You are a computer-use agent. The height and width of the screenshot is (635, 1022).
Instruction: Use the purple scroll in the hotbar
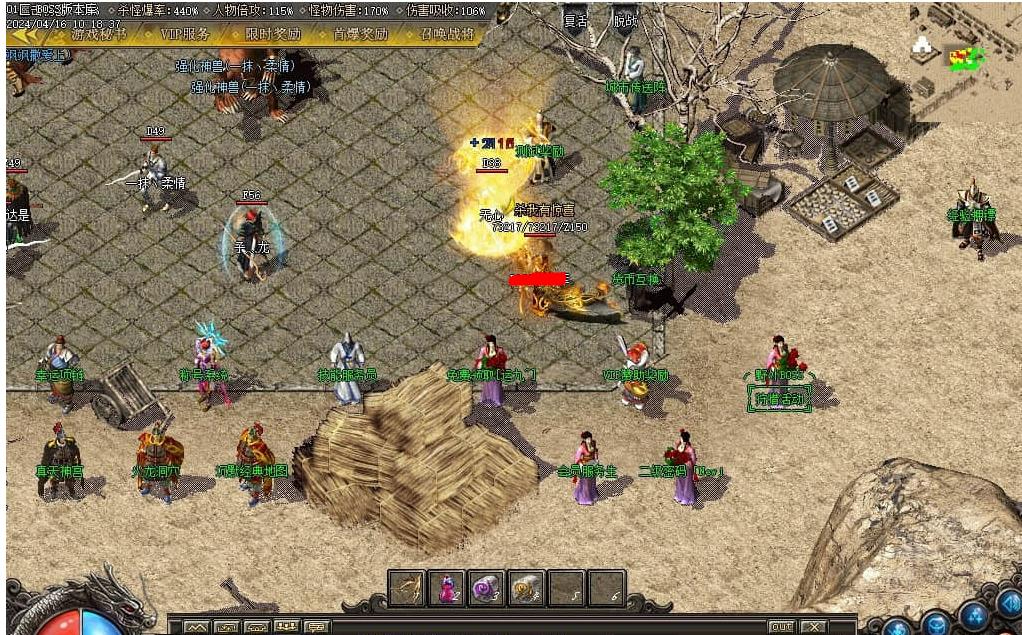486,588
